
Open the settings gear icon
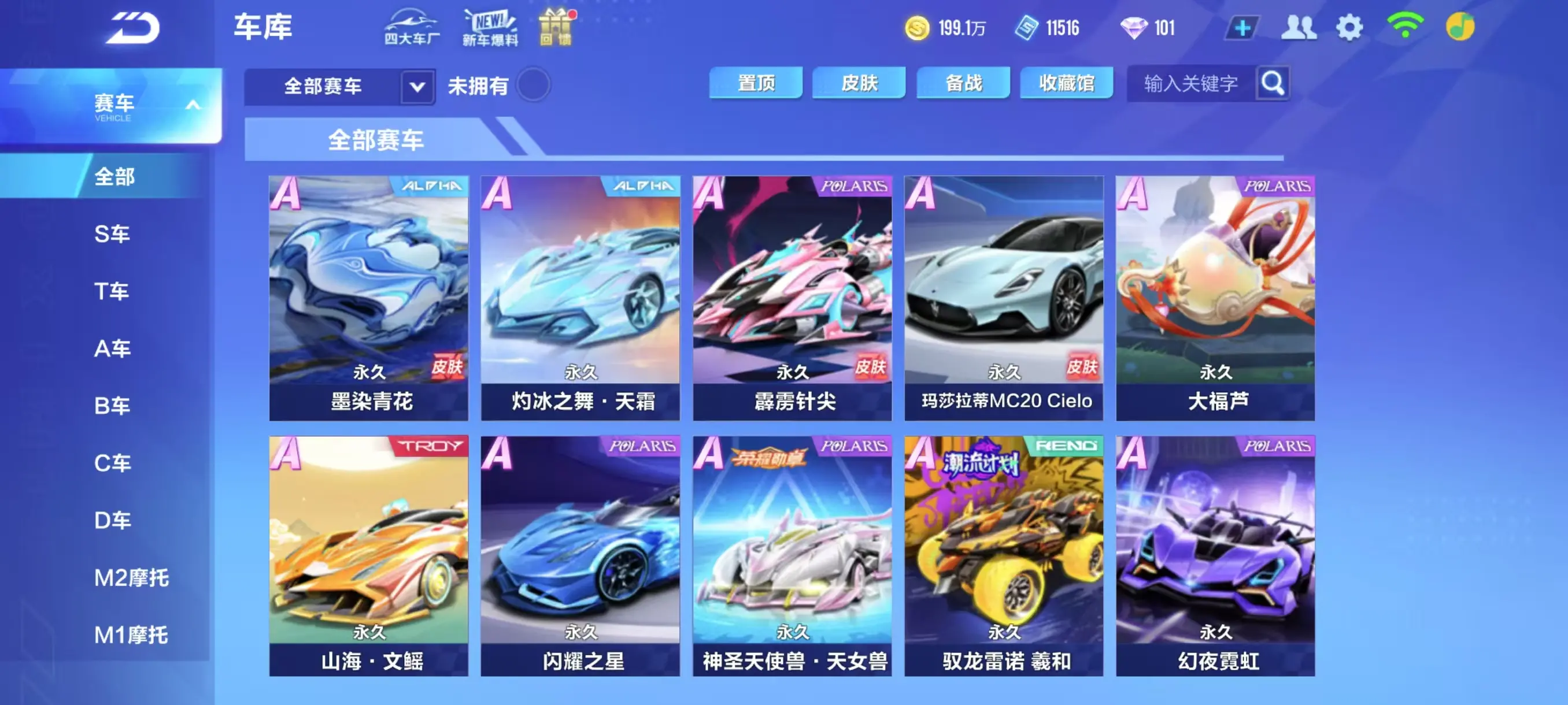point(1350,27)
